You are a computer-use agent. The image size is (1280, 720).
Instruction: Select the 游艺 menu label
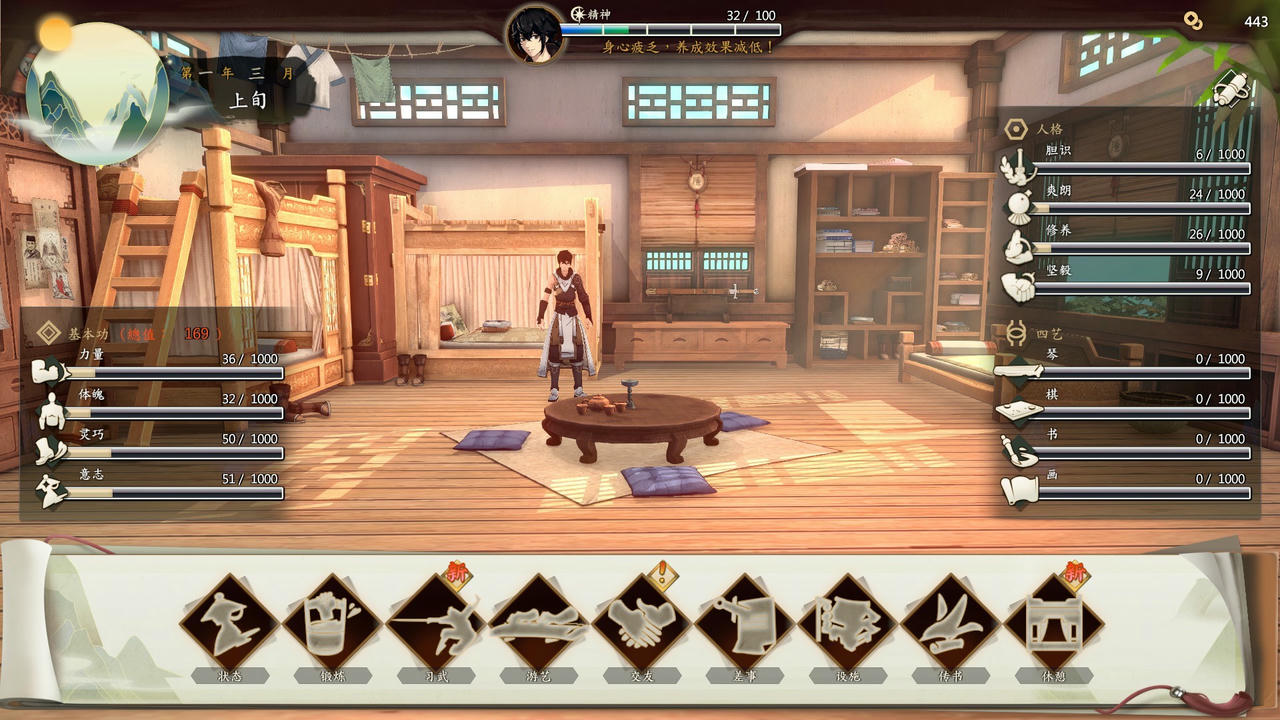[x=541, y=675]
